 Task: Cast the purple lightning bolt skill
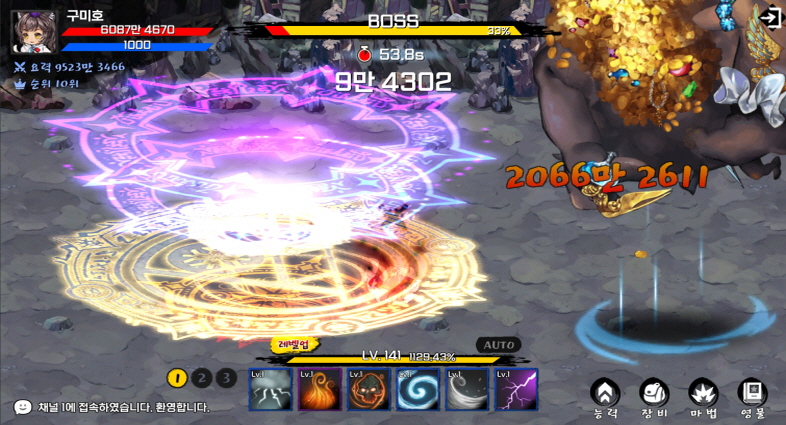[516, 389]
